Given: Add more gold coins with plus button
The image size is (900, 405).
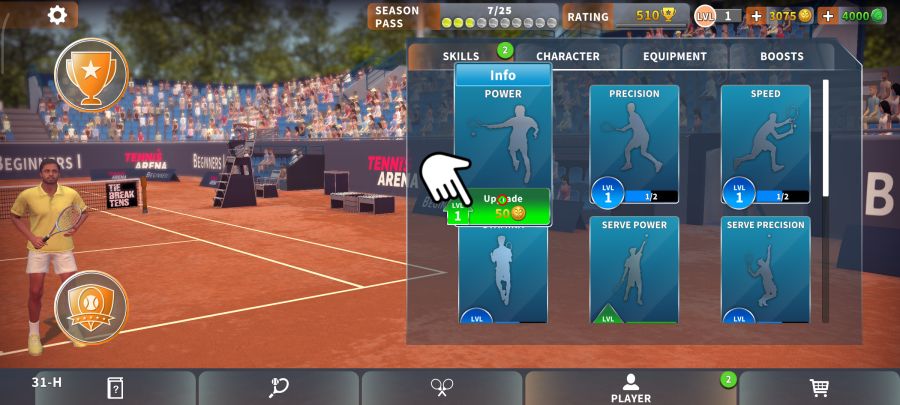Looking at the screenshot, I should (756, 16).
